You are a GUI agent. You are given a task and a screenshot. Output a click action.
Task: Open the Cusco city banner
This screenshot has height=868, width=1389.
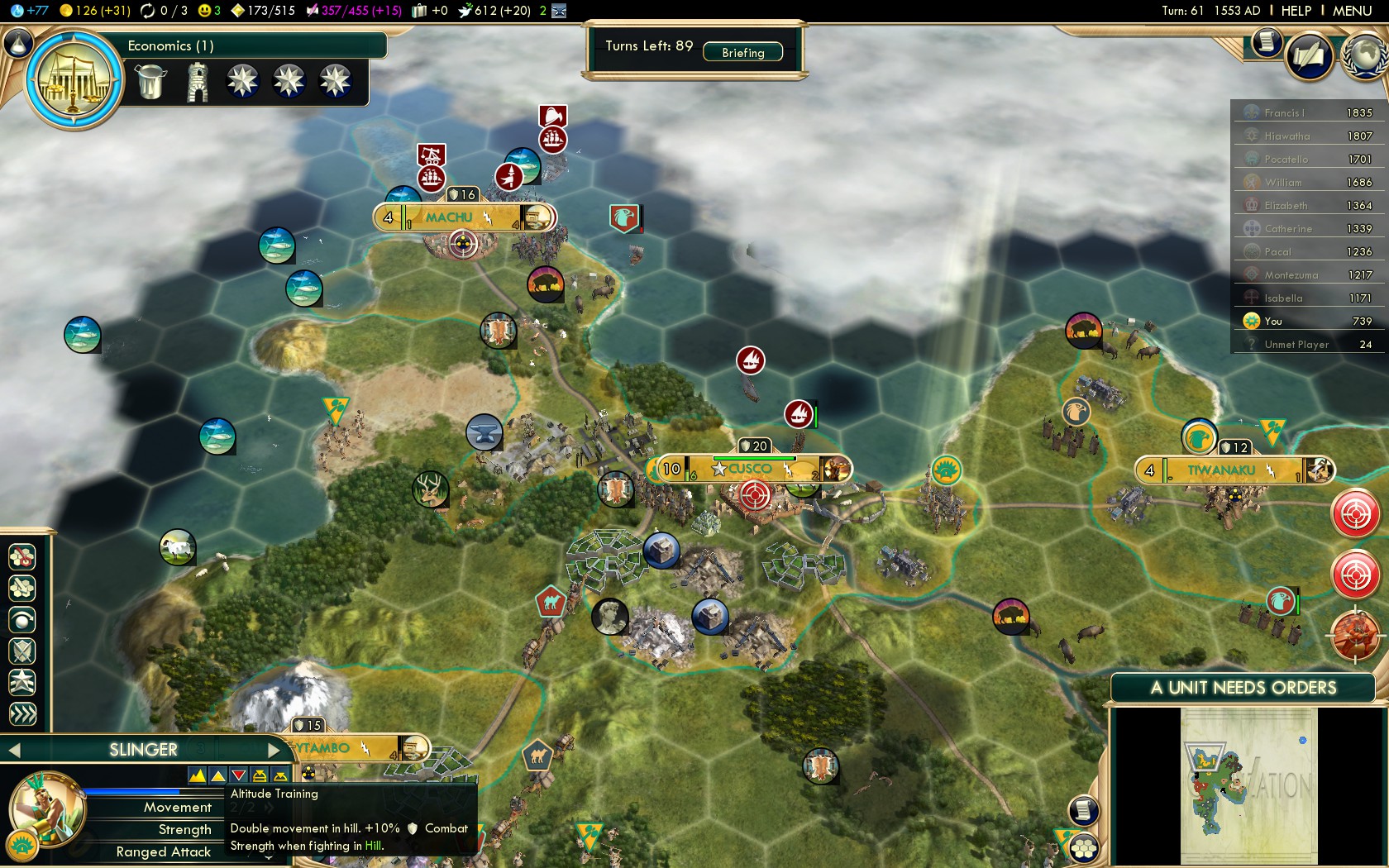(749, 470)
